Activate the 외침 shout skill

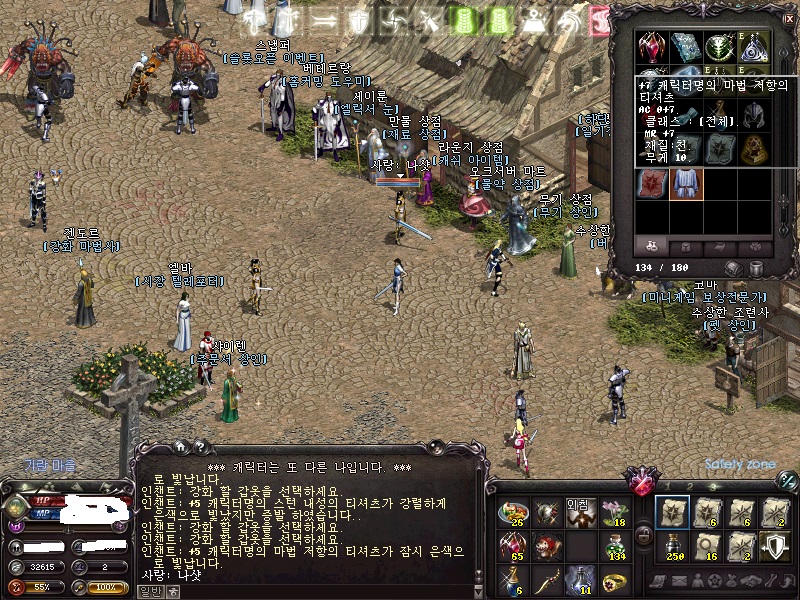(580, 513)
